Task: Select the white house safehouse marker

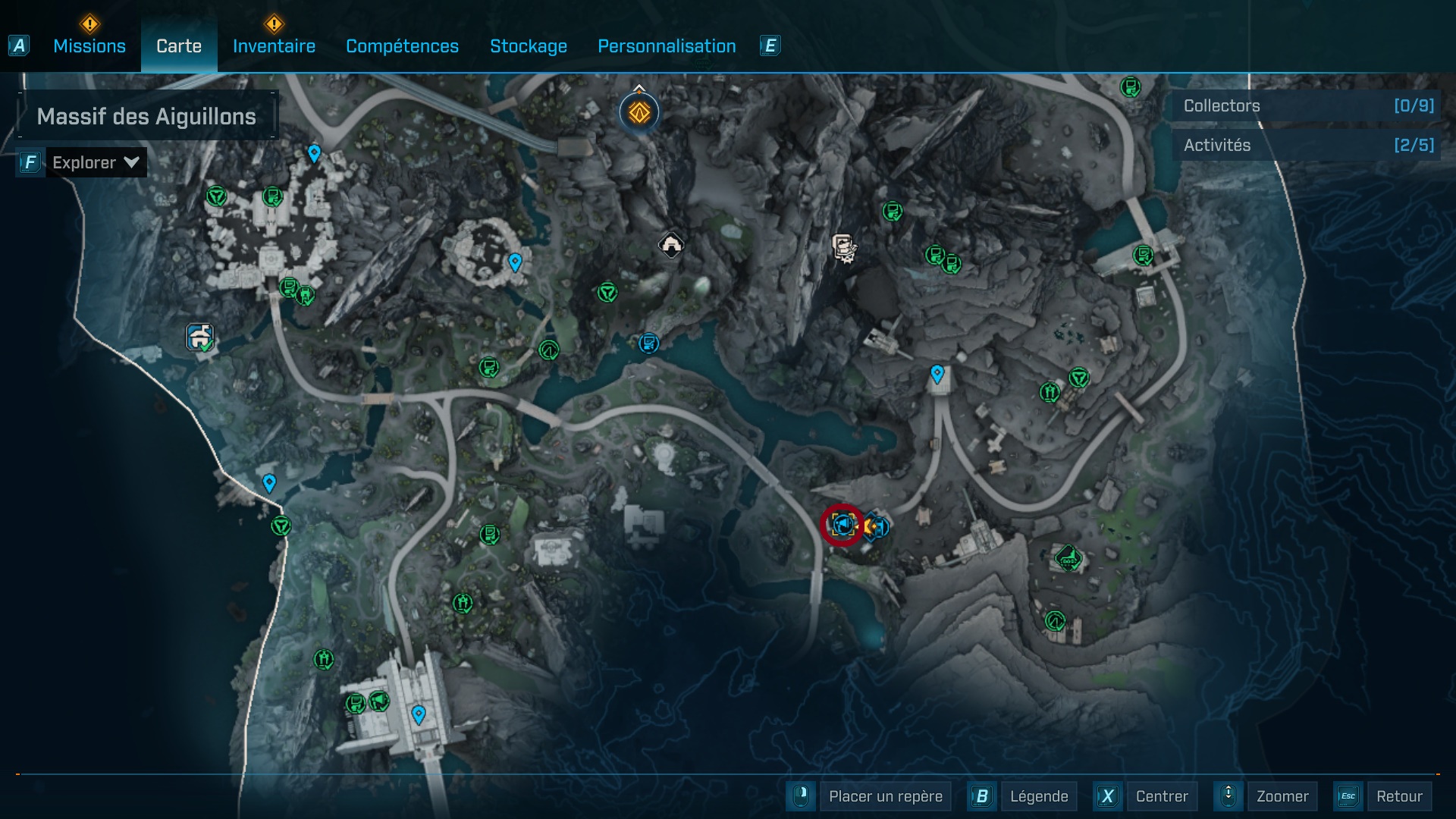Action: click(x=670, y=245)
